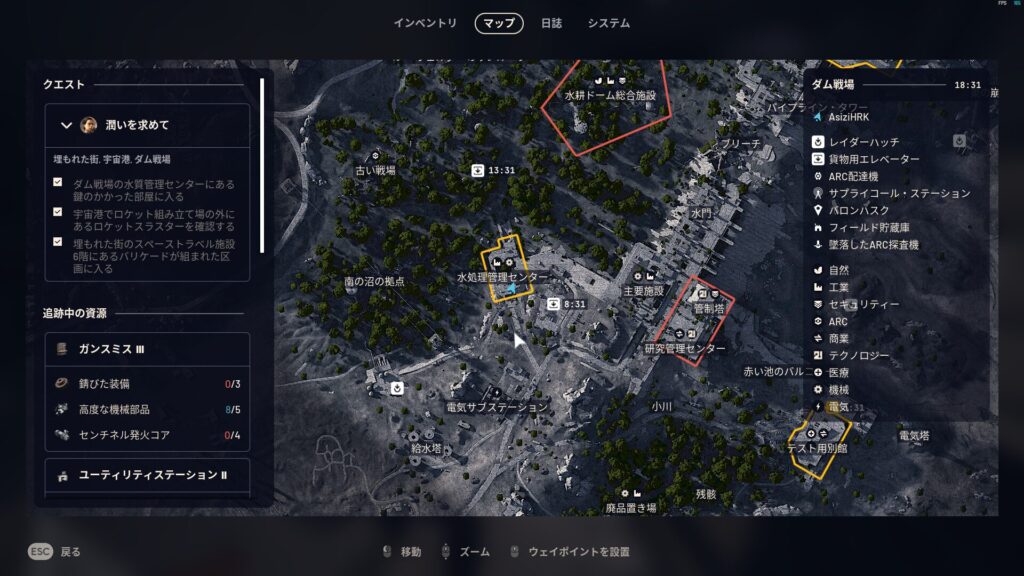Select the マップ tab
The height and width of the screenshot is (576, 1024).
point(499,23)
